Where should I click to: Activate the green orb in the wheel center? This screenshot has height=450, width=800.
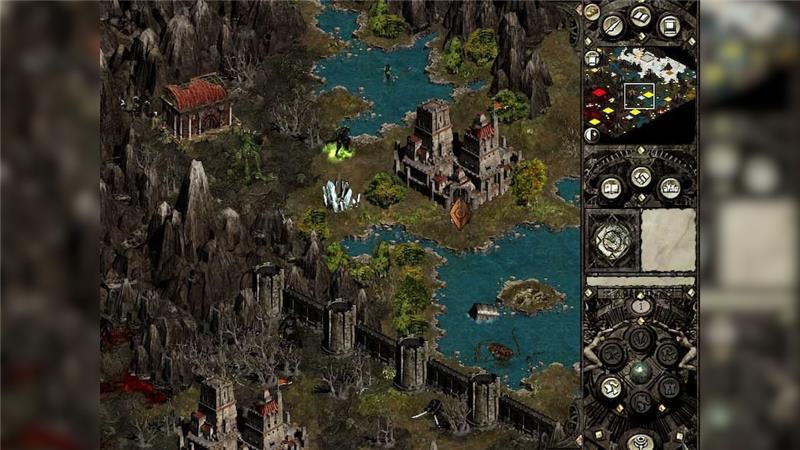click(641, 368)
